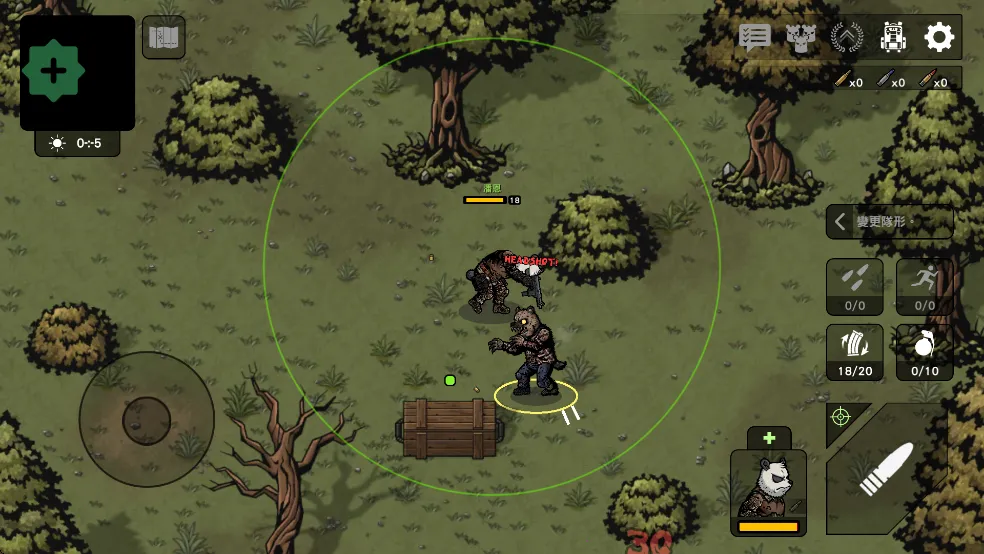The width and height of the screenshot is (984, 554).
Task: Use the triple-bullet skill button
Action: pos(855,287)
